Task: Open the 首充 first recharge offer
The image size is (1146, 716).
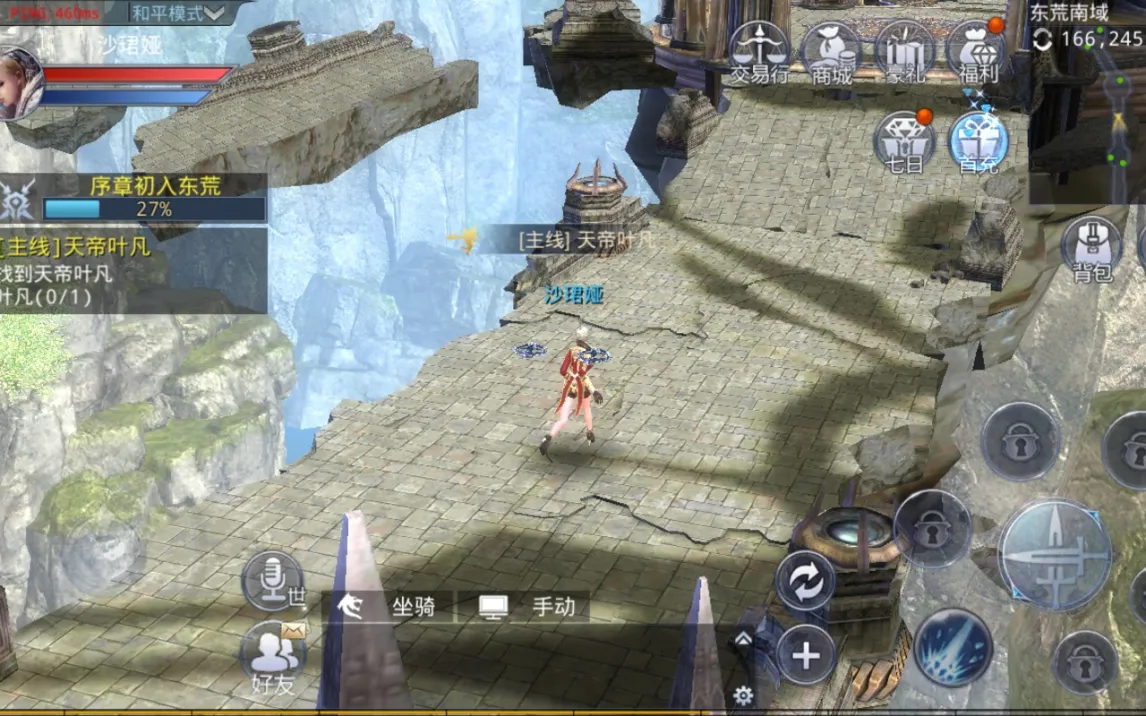Action: pos(976,142)
